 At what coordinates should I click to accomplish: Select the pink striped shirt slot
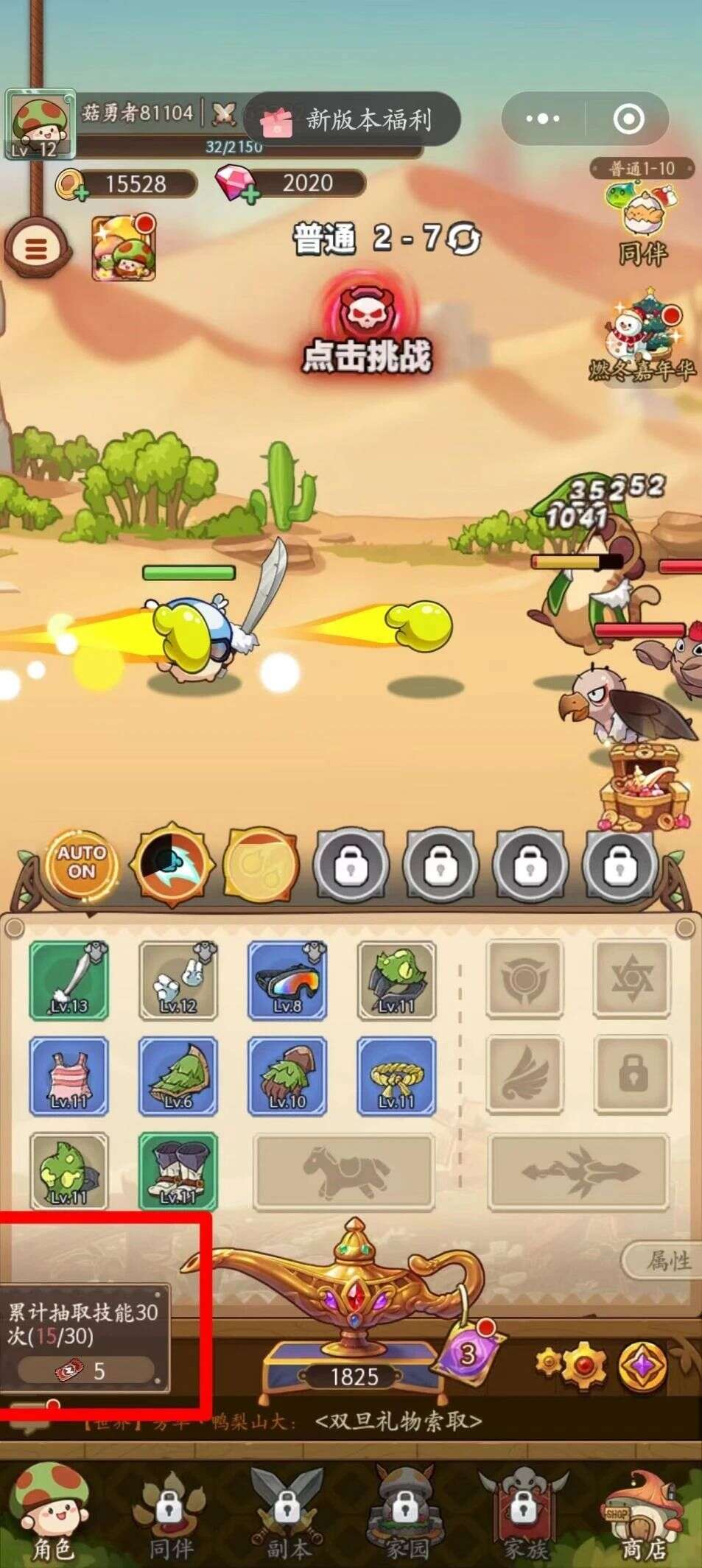click(69, 1075)
